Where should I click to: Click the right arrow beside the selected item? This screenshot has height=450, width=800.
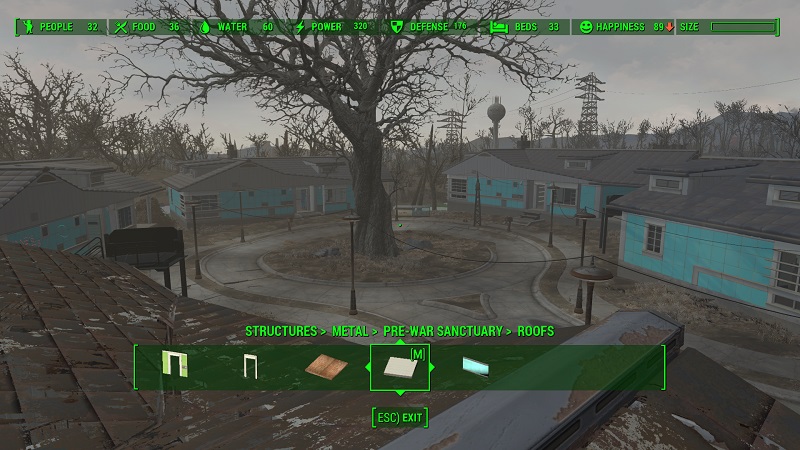click(432, 367)
